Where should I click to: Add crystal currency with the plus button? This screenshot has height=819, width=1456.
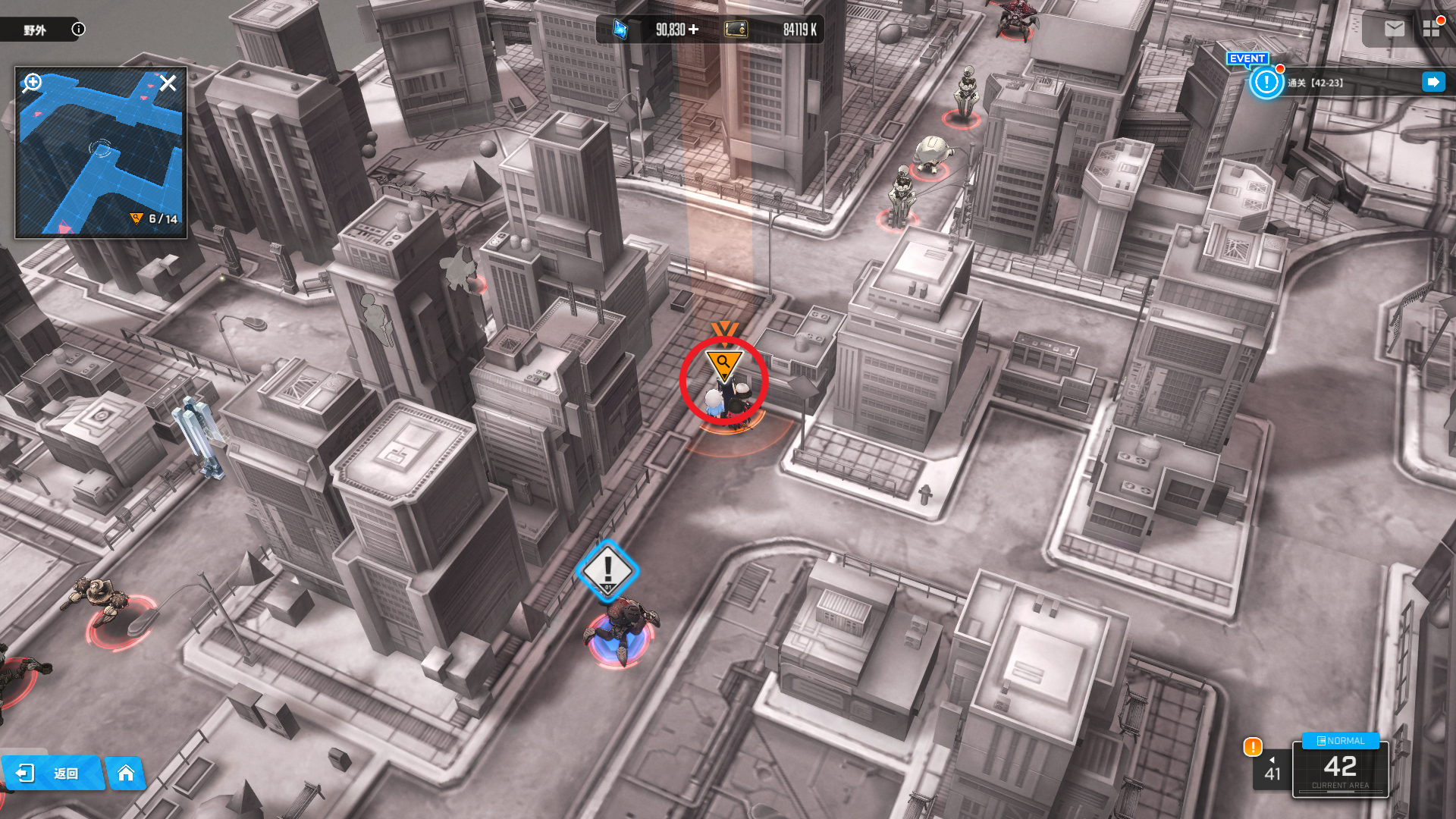693,30
